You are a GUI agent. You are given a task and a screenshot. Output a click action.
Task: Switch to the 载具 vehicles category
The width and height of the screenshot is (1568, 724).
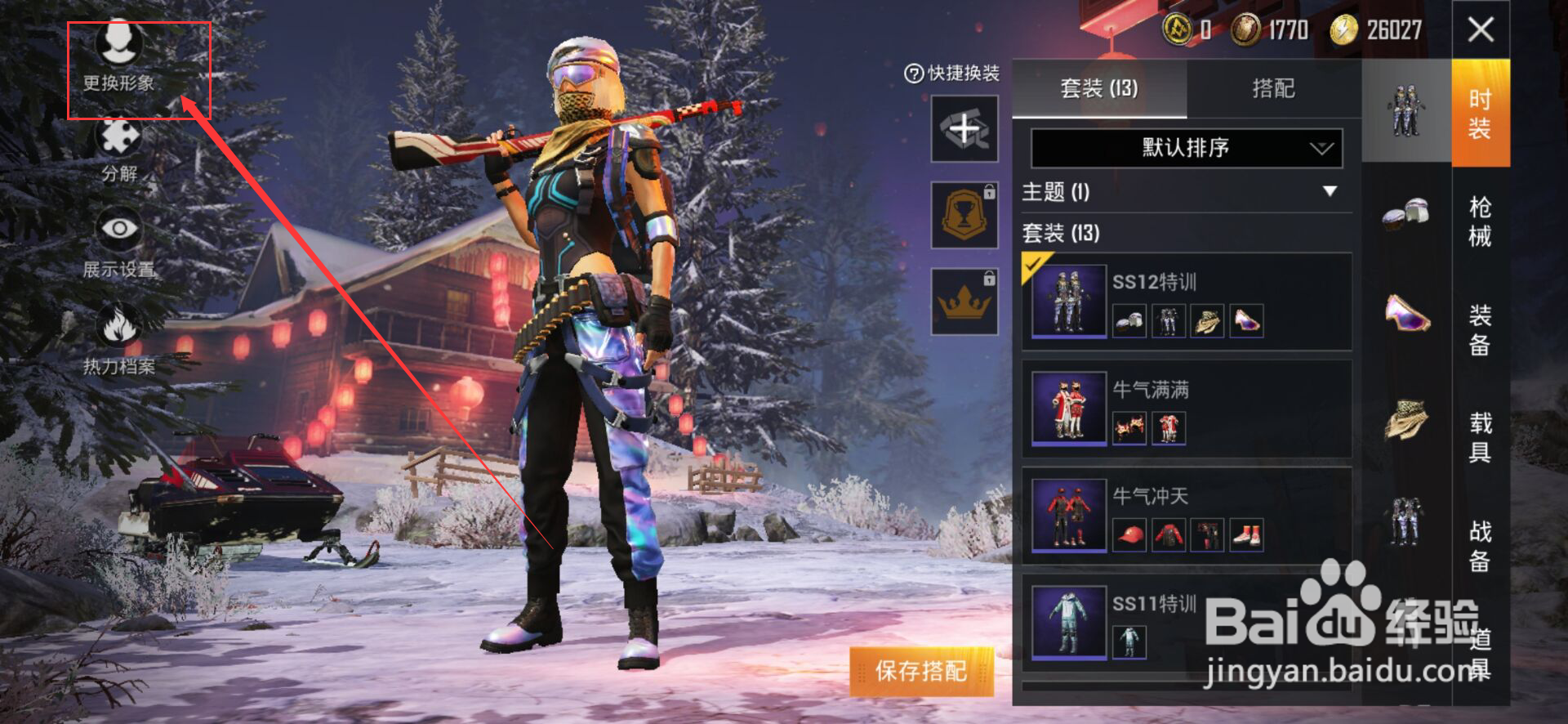[1480, 437]
